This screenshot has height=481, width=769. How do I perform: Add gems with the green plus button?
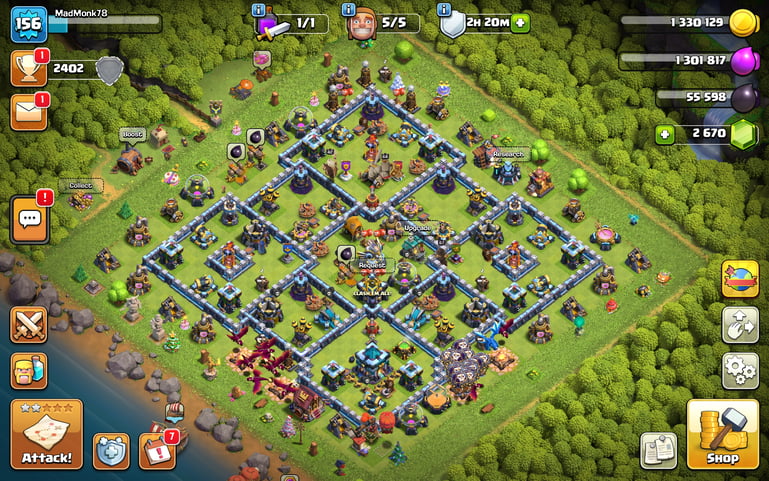pyautogui.click(x=664, y=134)
